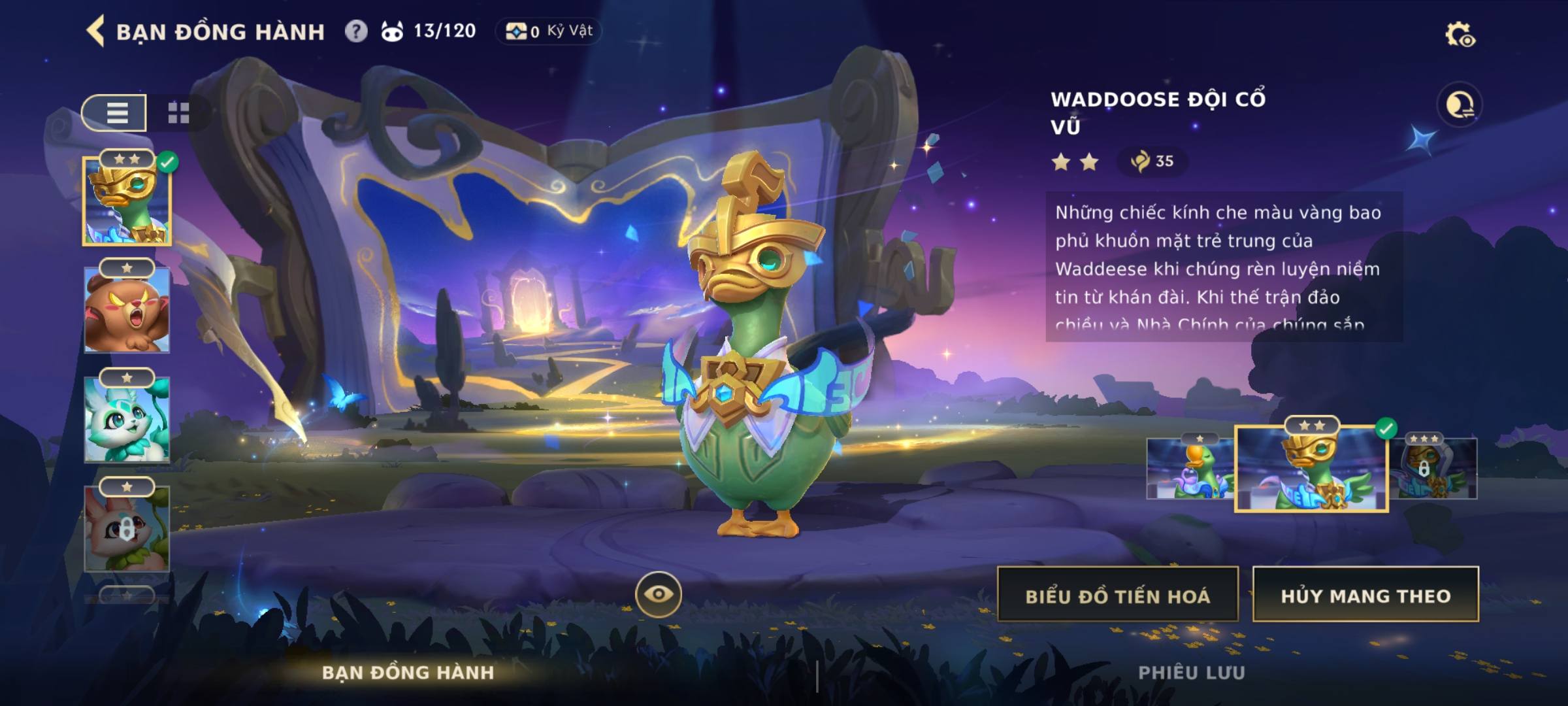Go back using the arrow beside BẠN ĐỒNG HÀNH
The width and height of the screenshot is (1568, 706).
click(x=96, y=31)
